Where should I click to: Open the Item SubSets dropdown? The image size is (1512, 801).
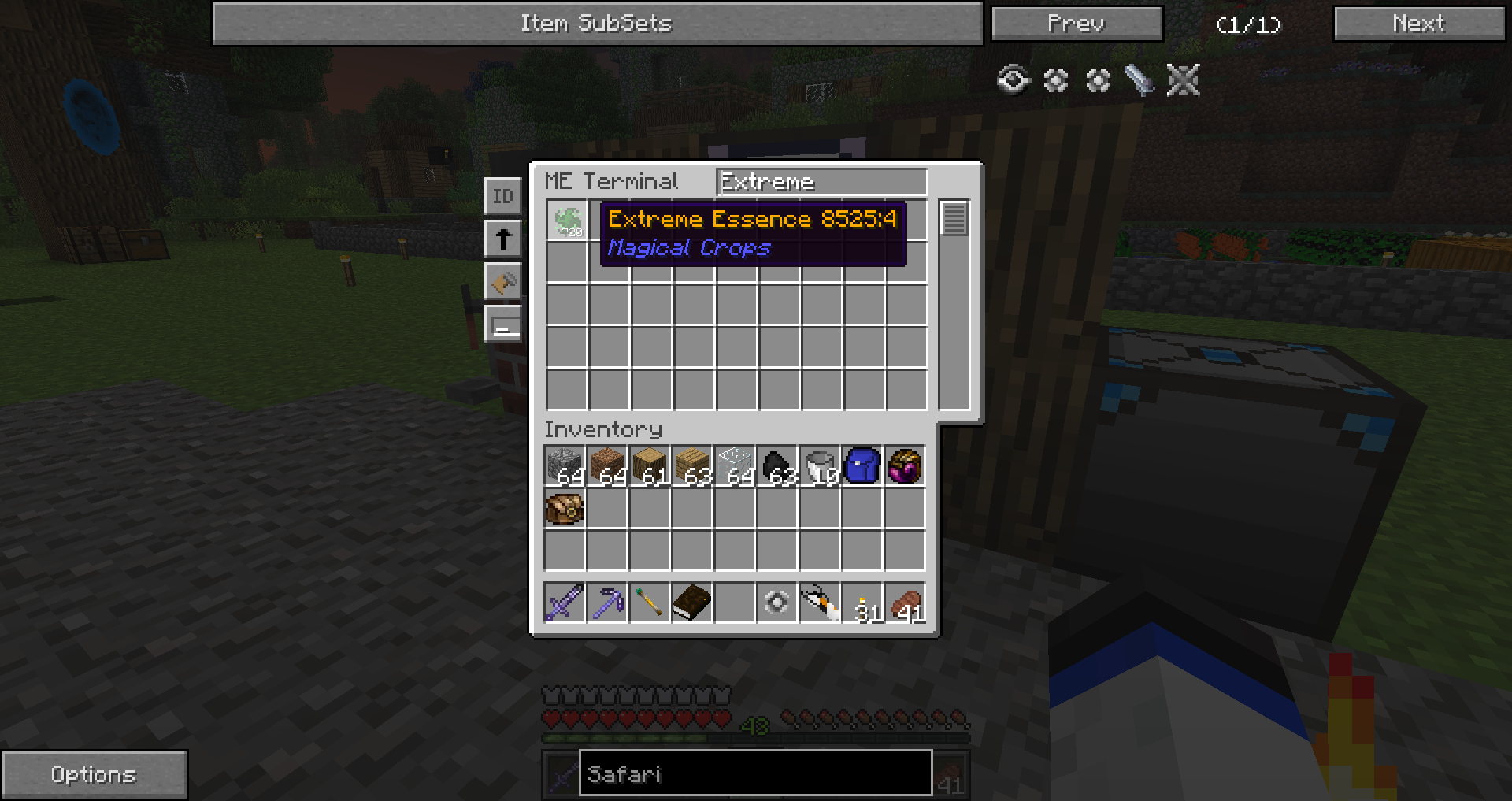(597, 24)
